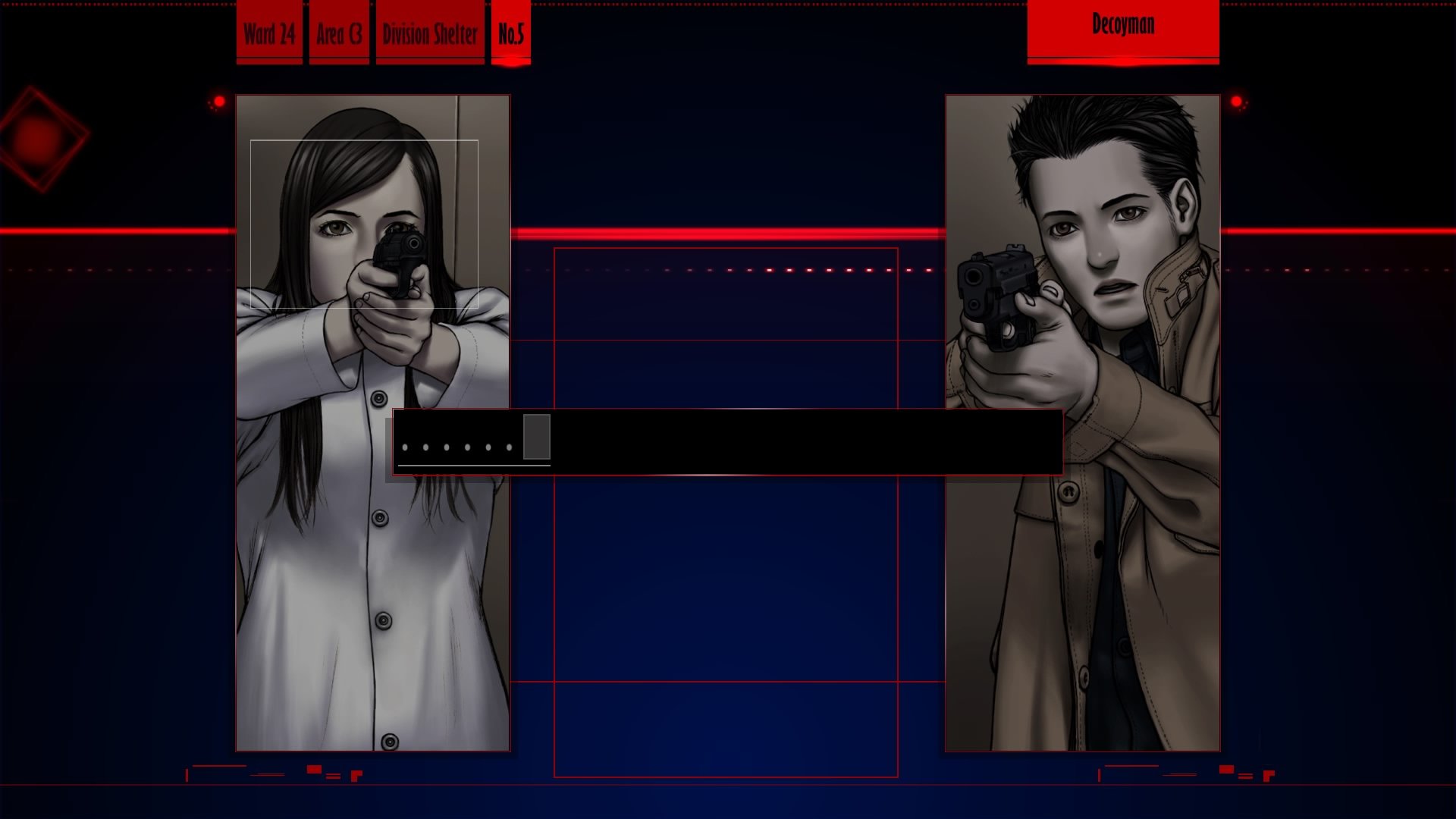The height and width of the screenshot is (819, 1456).
Task: Select the red indicator dot above right portrait
Action: (1236, 99)
